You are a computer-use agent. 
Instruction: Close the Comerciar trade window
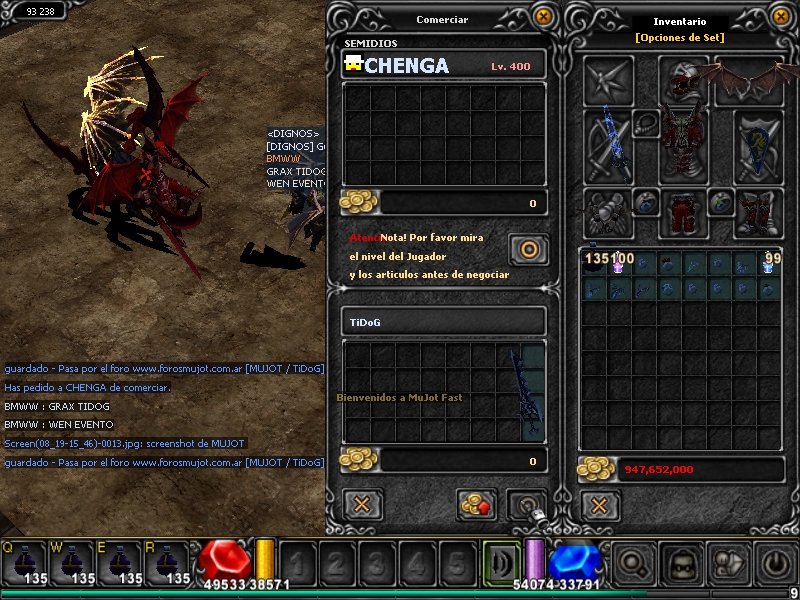543,16
